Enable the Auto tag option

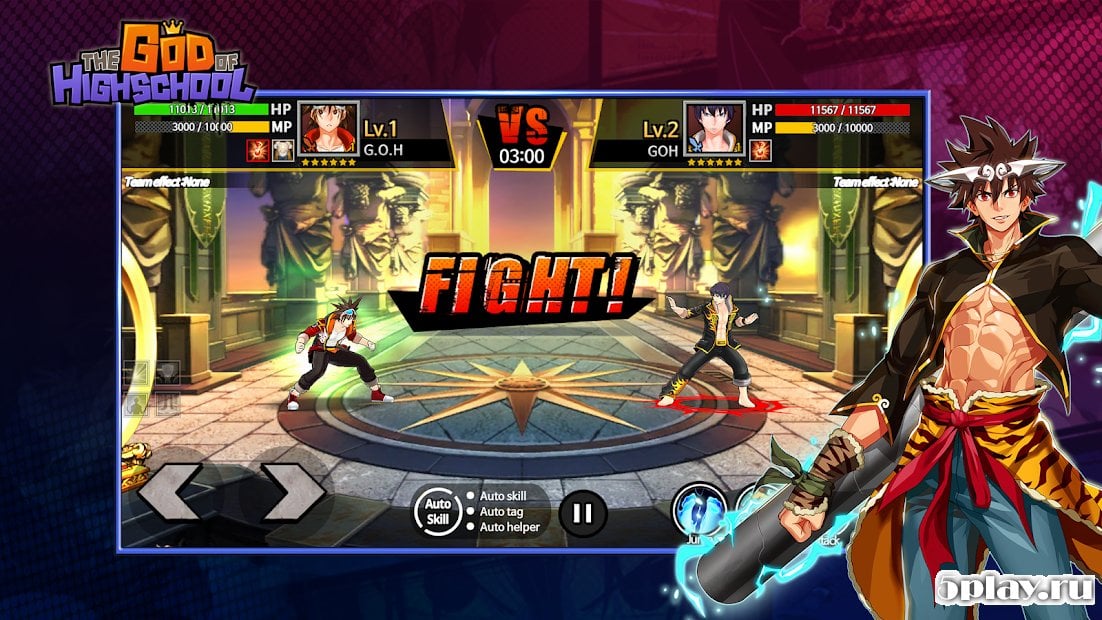502,512
